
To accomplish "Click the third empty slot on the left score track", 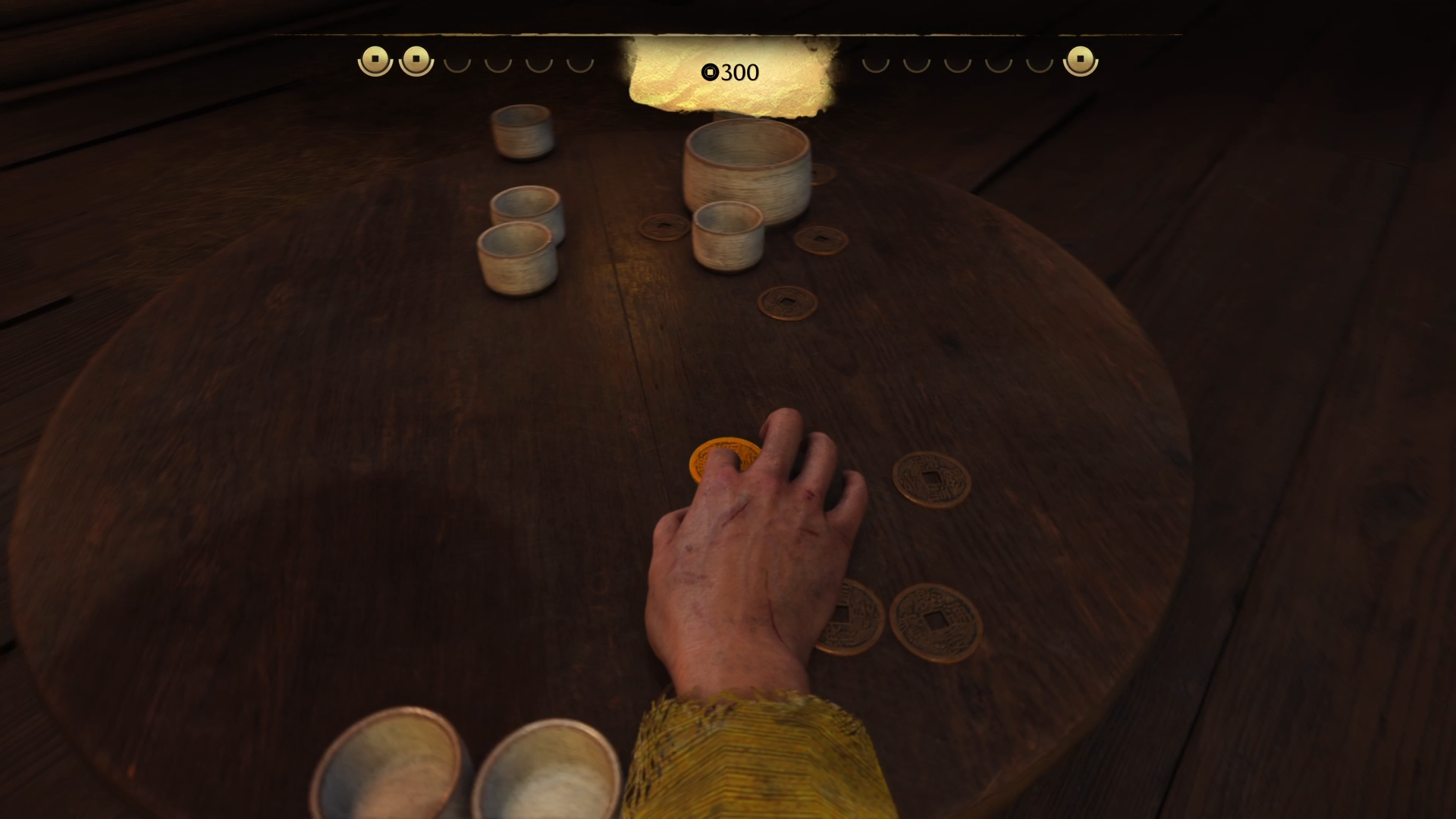I will point(539,63).
